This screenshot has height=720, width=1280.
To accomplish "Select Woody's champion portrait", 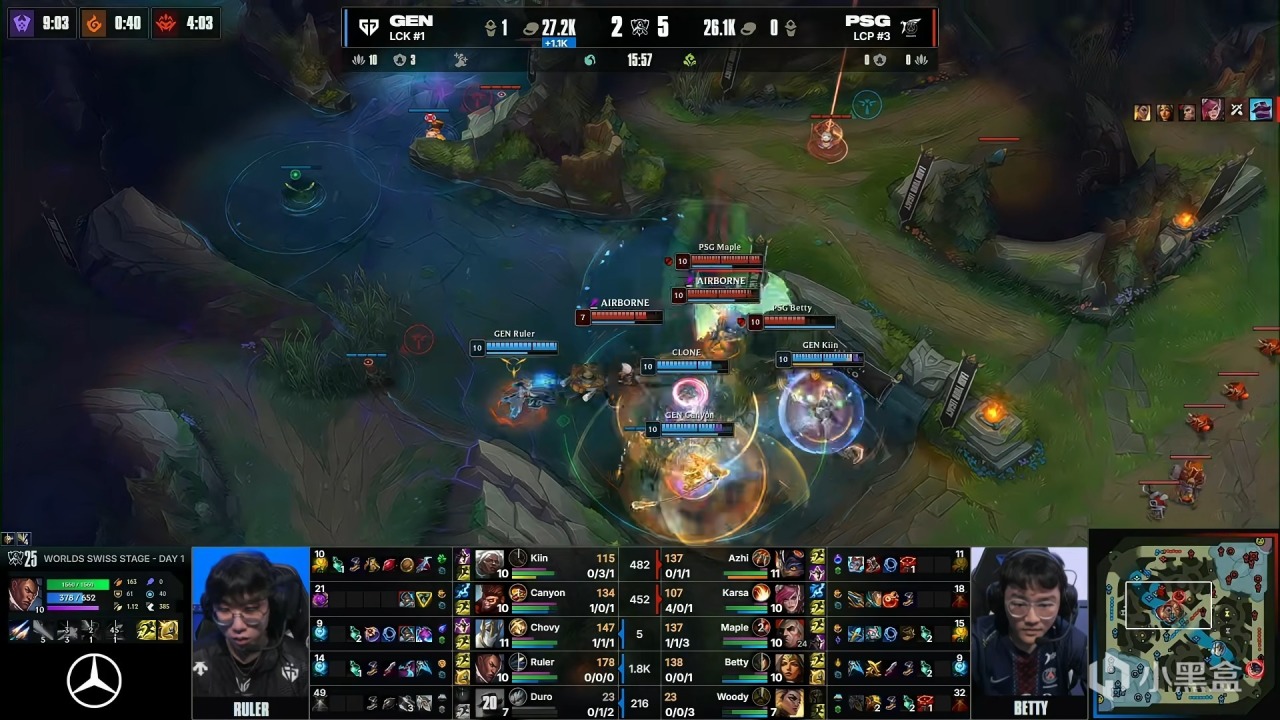I will click(x=789, y=702).
